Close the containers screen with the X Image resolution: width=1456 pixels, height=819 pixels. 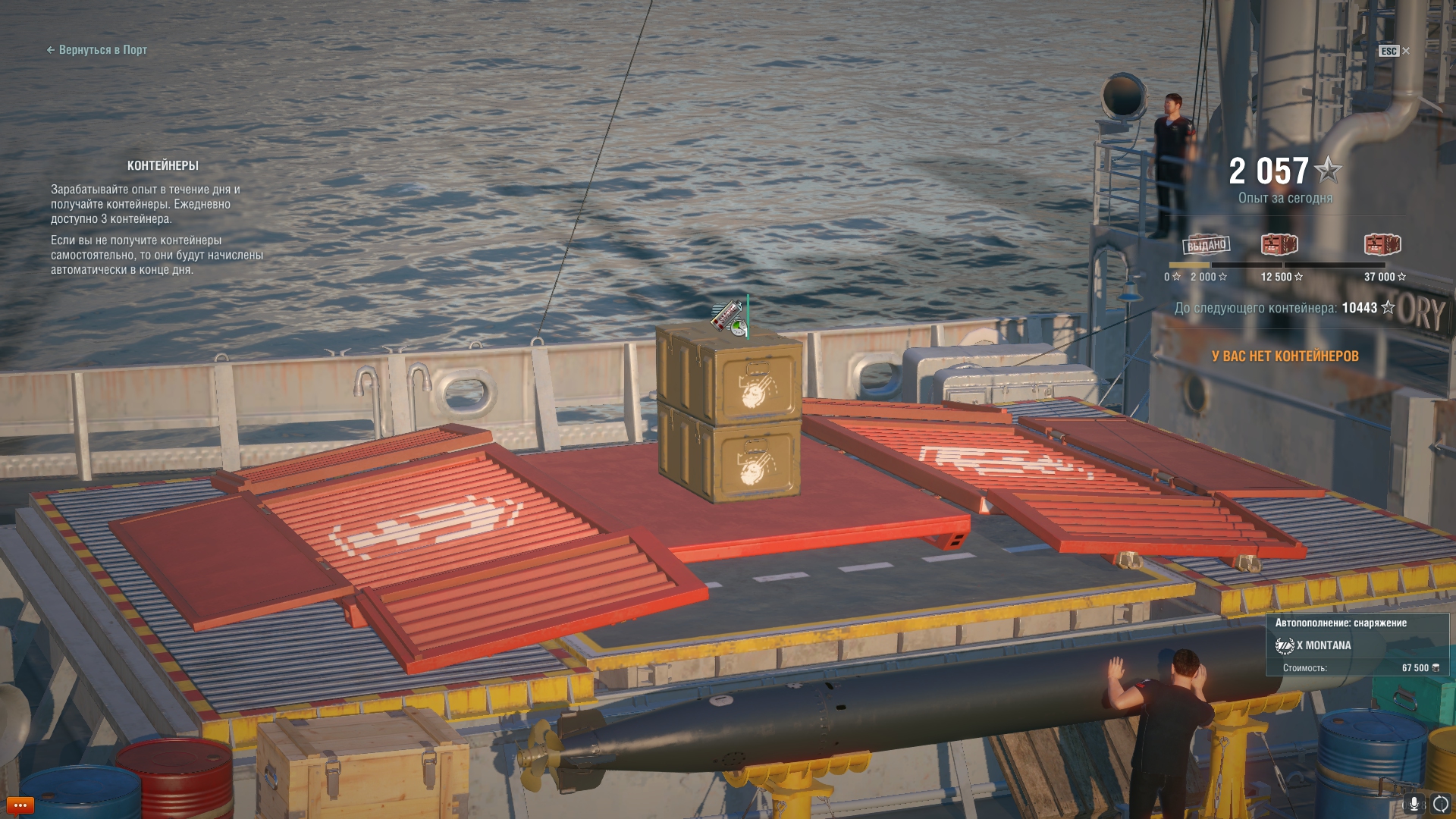coord(1406,51)
